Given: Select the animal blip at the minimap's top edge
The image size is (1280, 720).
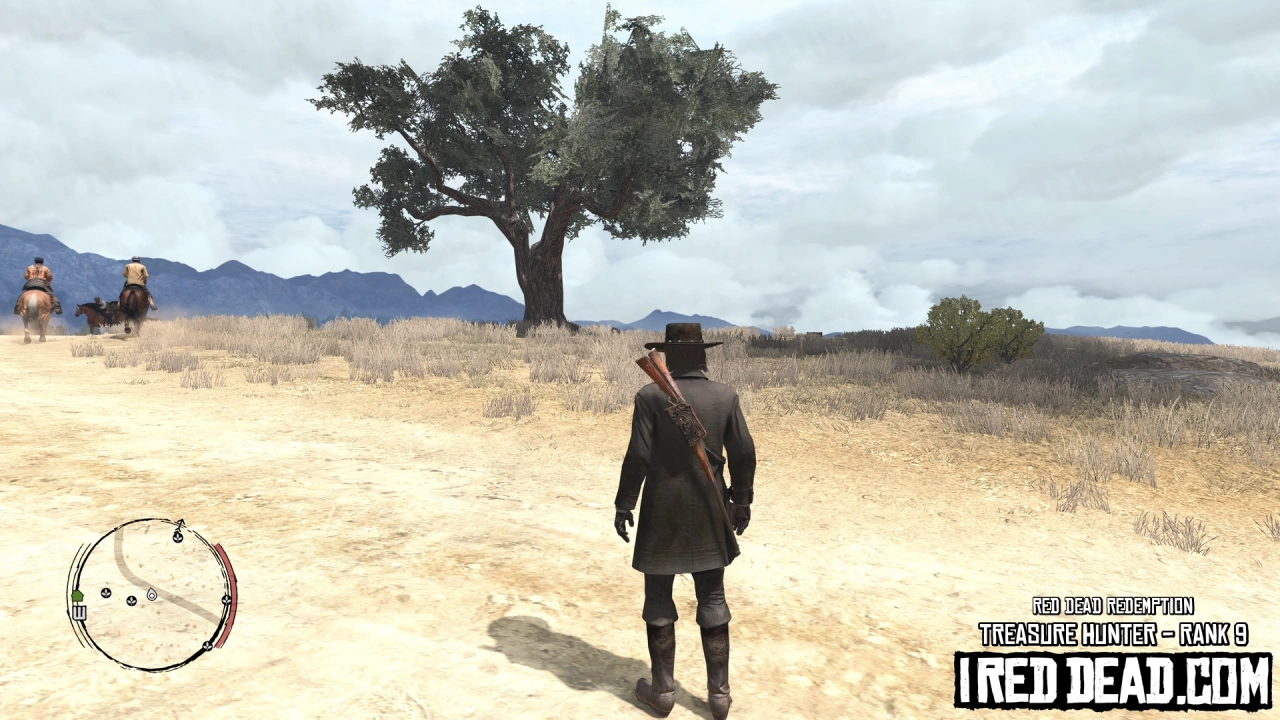Looking at the screenshot, I should pos(178,538).
